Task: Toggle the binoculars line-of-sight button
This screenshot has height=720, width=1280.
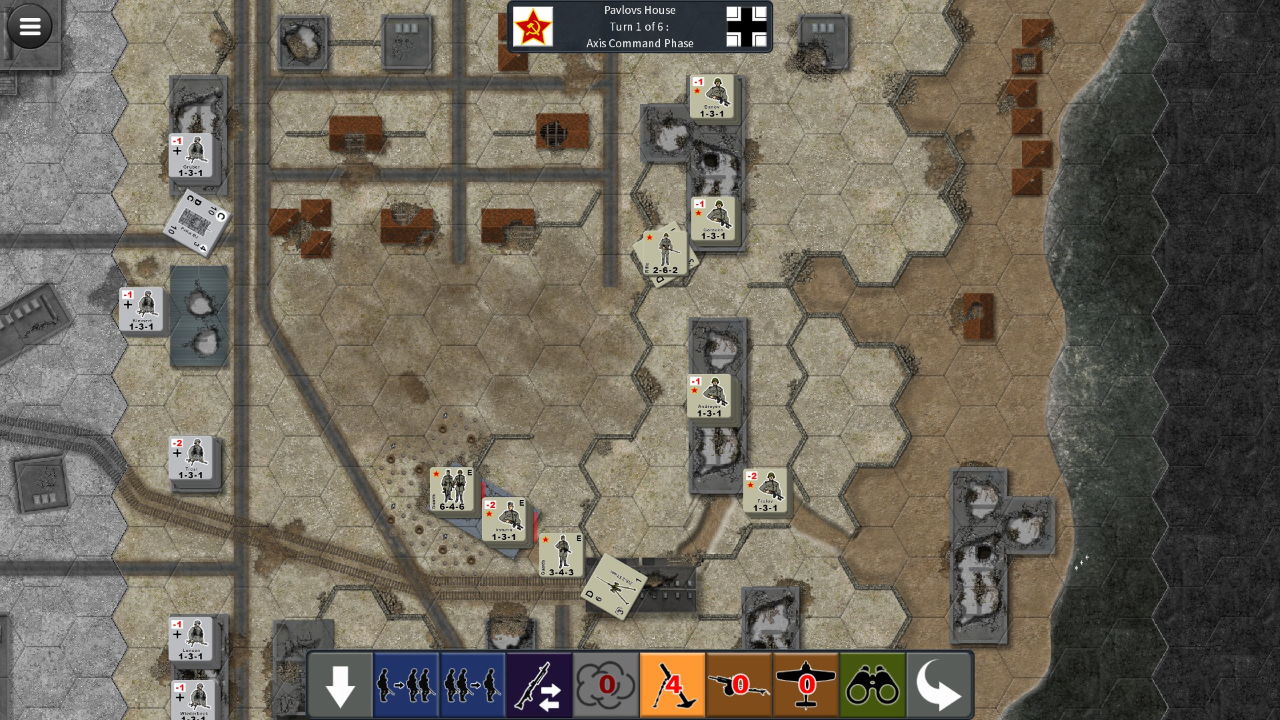Action: pos(872,686)
